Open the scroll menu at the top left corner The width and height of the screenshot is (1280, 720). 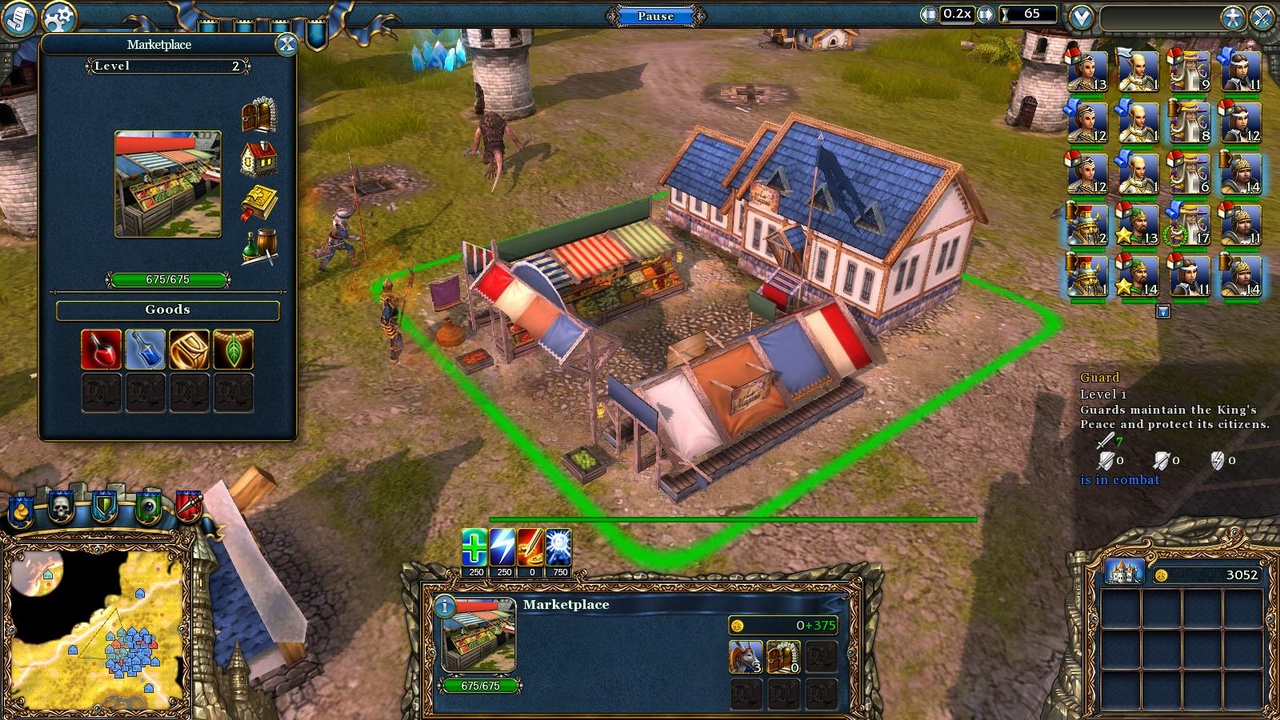coord(17,17)
